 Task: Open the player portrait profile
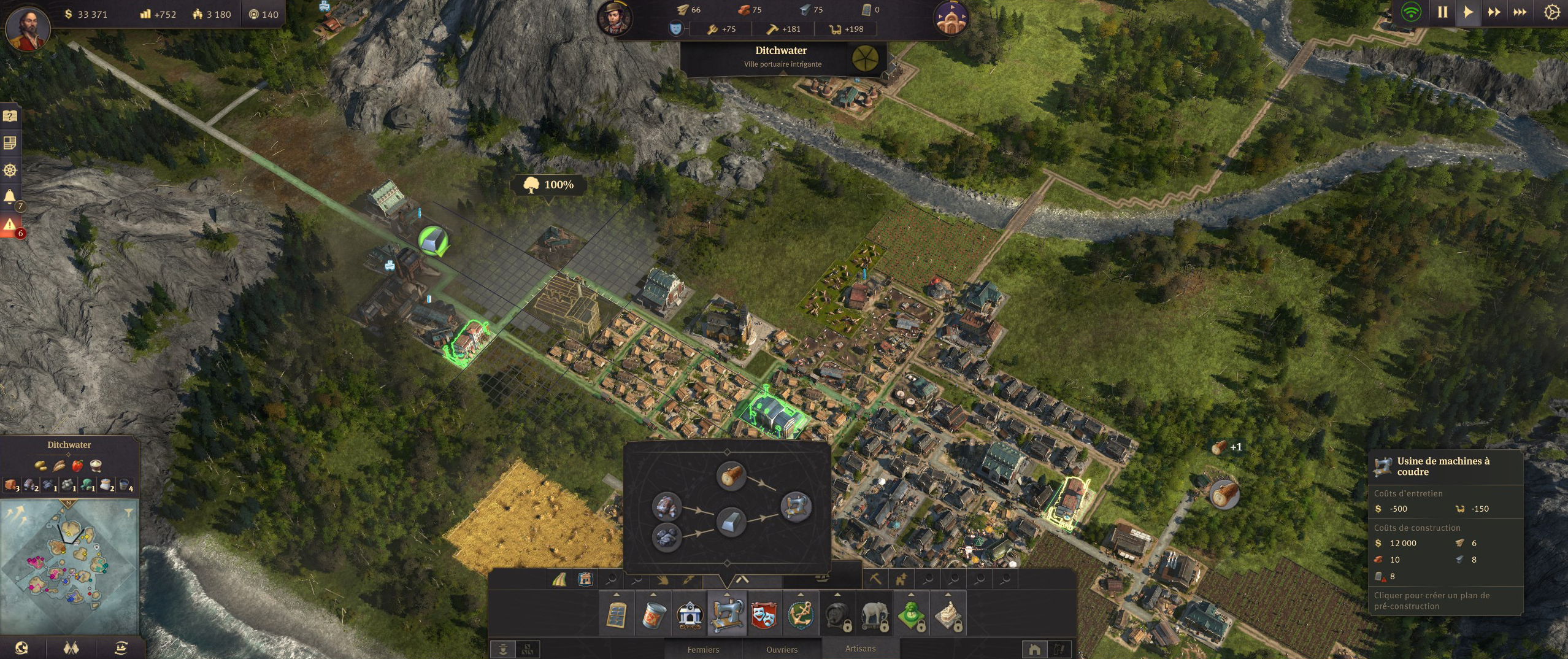pyautogui.click(x=27, y=28)
